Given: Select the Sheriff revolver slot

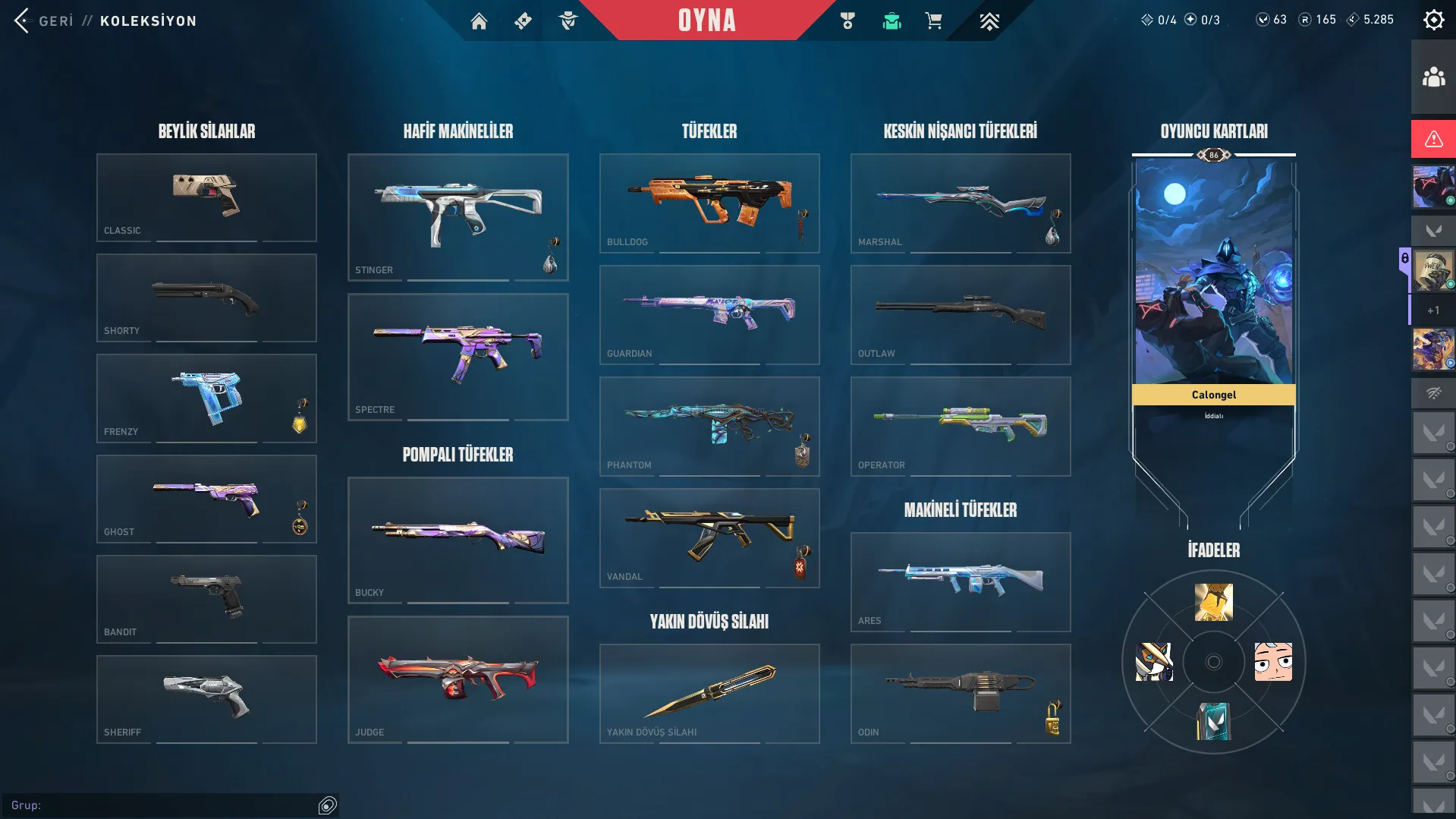Looking at the screenshot, I should pos(206,699).
